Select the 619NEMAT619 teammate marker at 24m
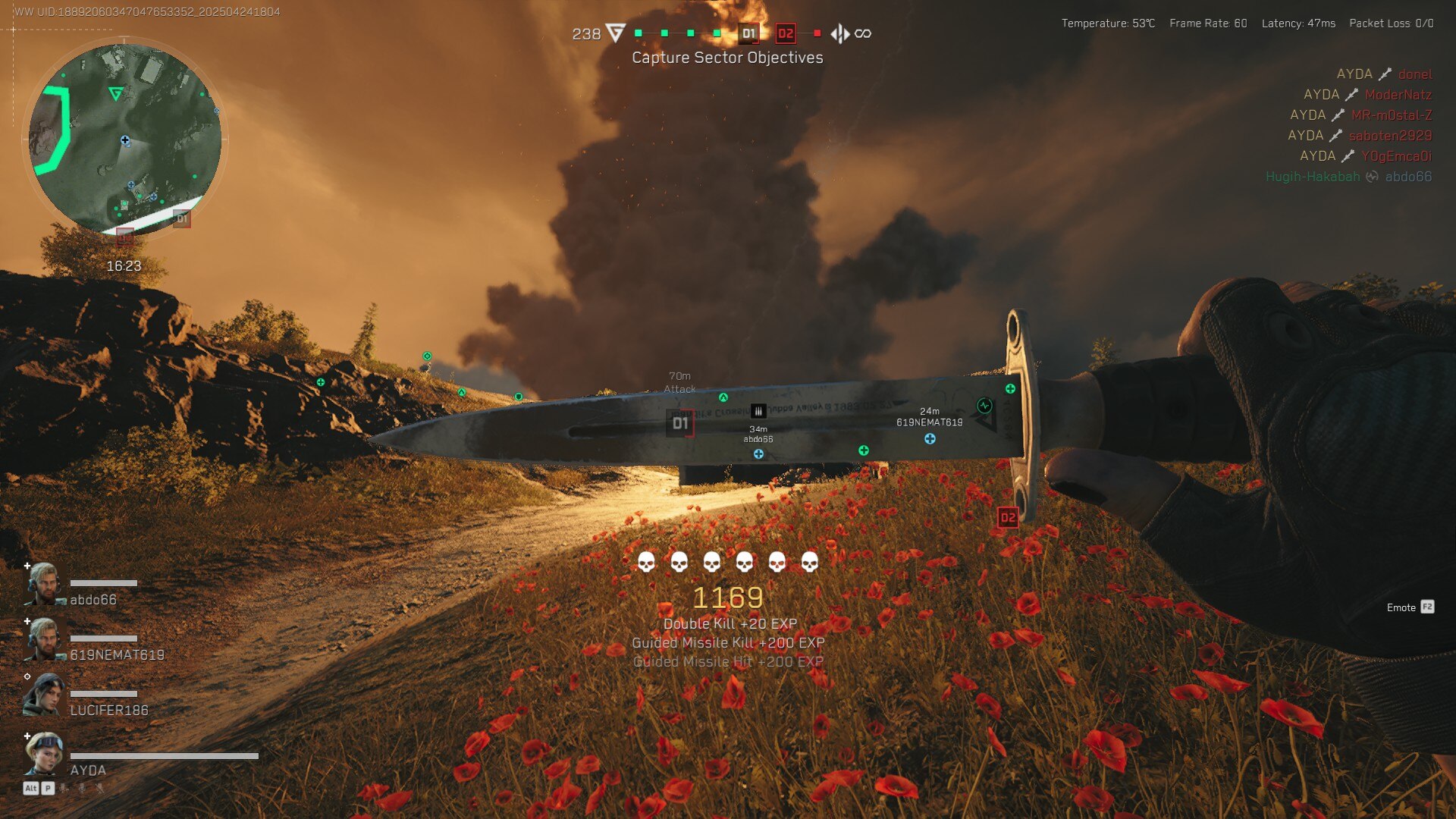The width and height of the screenshot is (1456, 819). [930, 438]
